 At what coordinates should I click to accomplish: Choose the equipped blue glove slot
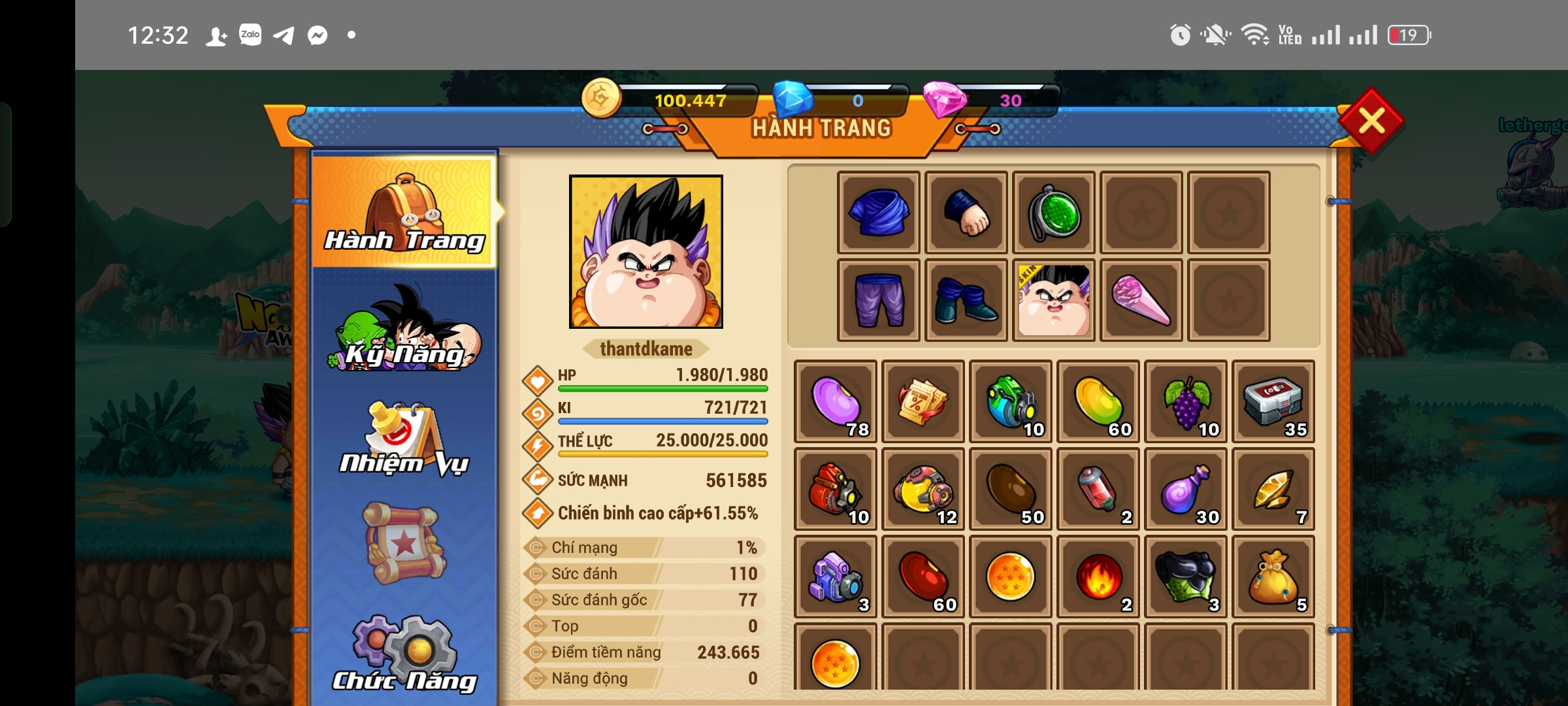[966, 212]
